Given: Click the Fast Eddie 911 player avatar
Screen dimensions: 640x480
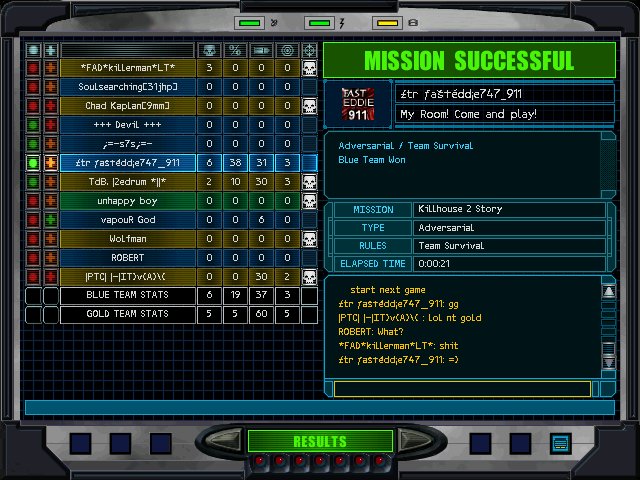Looking at the screenshot, I should 359,103.
